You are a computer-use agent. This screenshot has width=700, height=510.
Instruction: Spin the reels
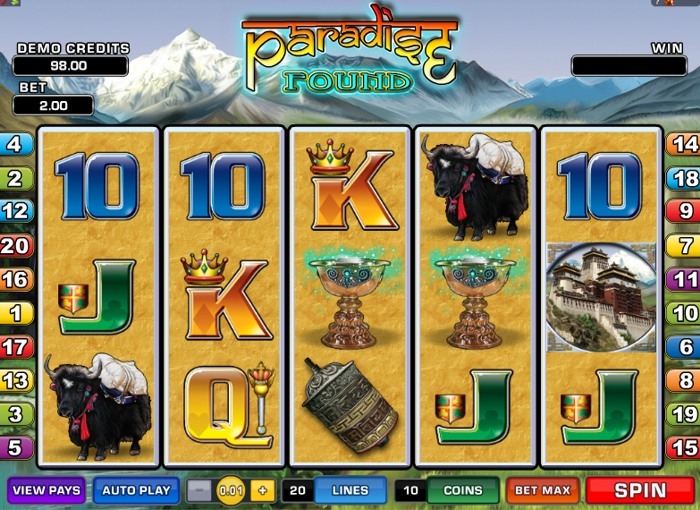point(640,491)
